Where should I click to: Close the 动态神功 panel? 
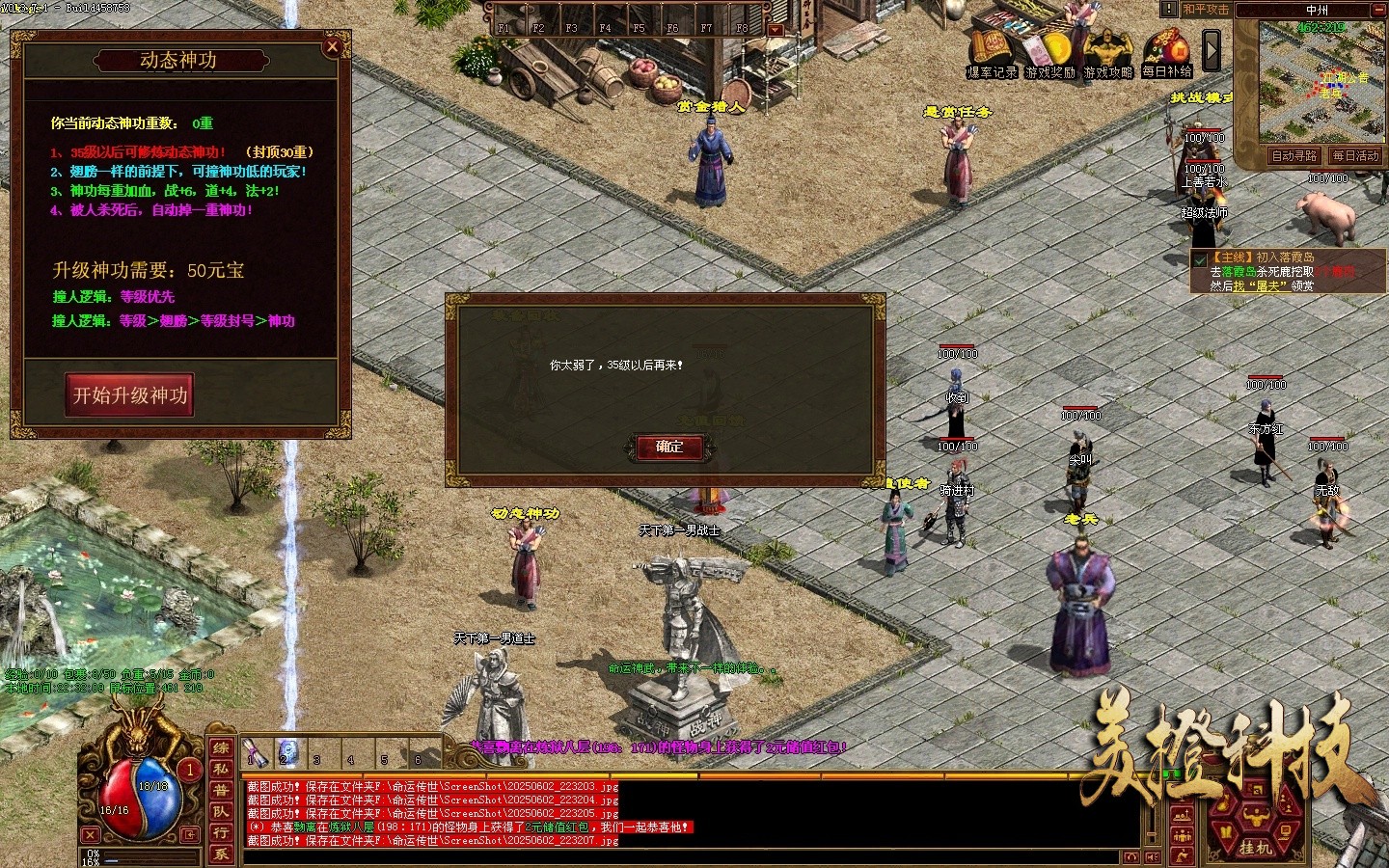click(x=333, y=46)
